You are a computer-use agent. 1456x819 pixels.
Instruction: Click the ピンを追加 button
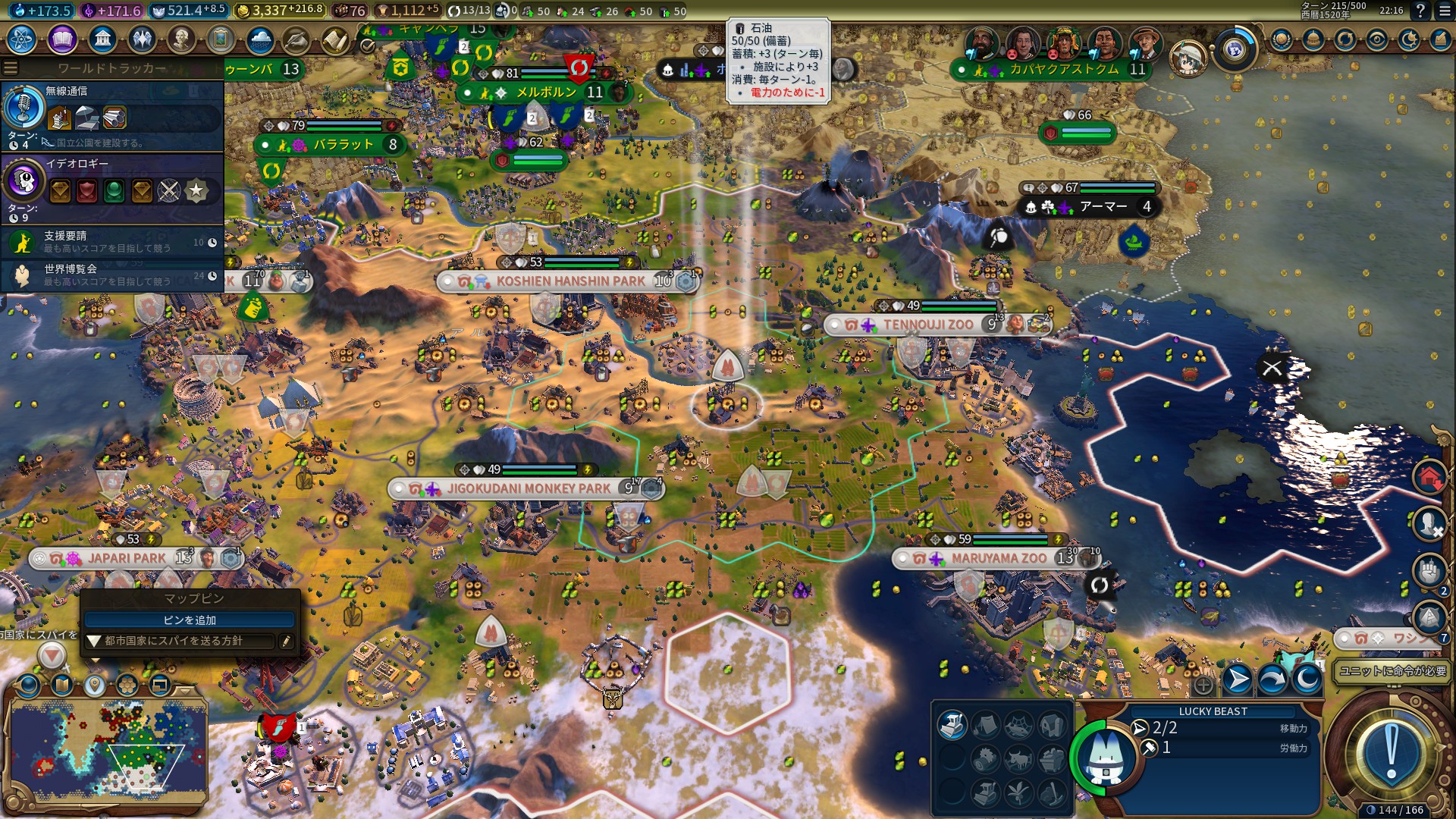click(x=190, y=620)
